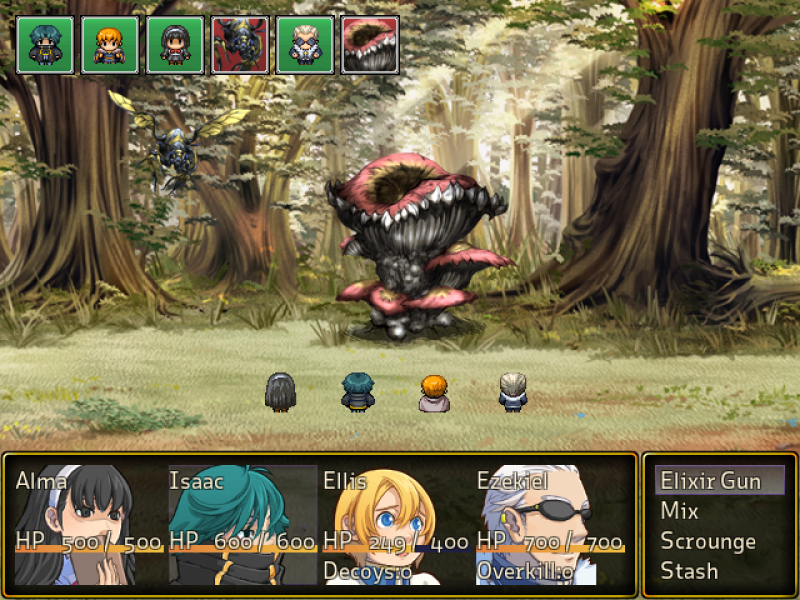This screenshot has width=800, height=600.
Task: Click the black-haired Alma turn order icon
Action: tap(175, 45)
